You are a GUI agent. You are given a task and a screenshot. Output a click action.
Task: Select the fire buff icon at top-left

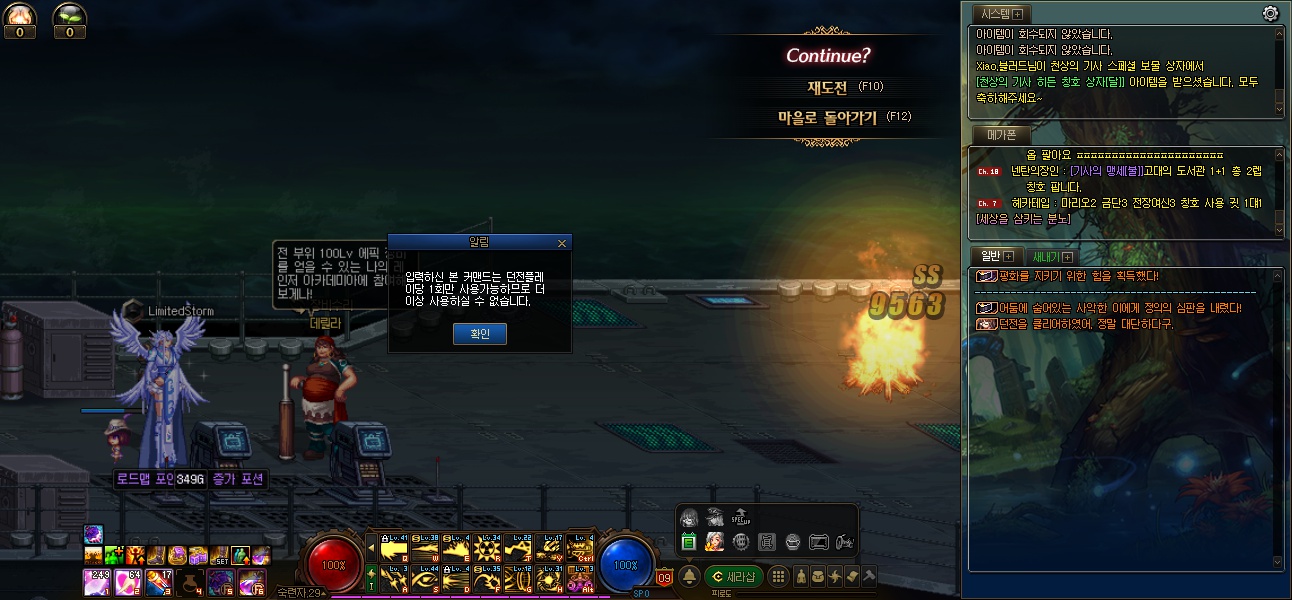(20, 15)
